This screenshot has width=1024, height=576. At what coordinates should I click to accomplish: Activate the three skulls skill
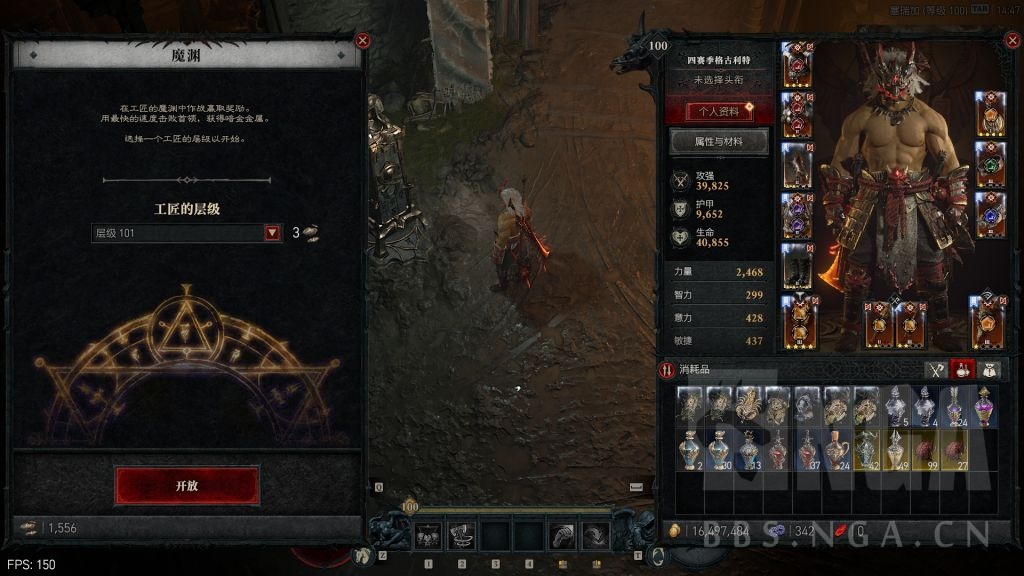(x=429, y=537)
